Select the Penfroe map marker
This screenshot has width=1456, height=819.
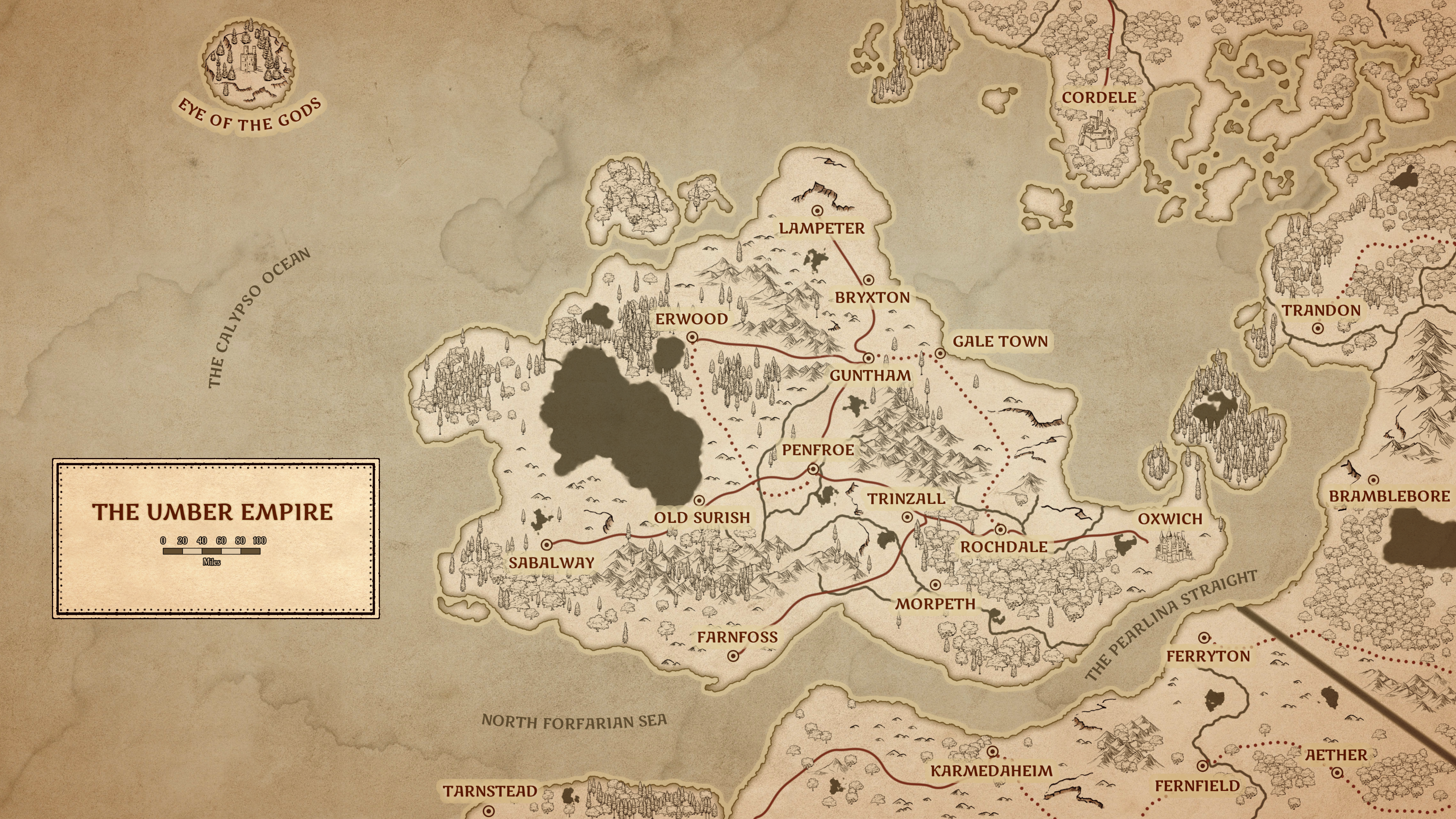point(813,469)
